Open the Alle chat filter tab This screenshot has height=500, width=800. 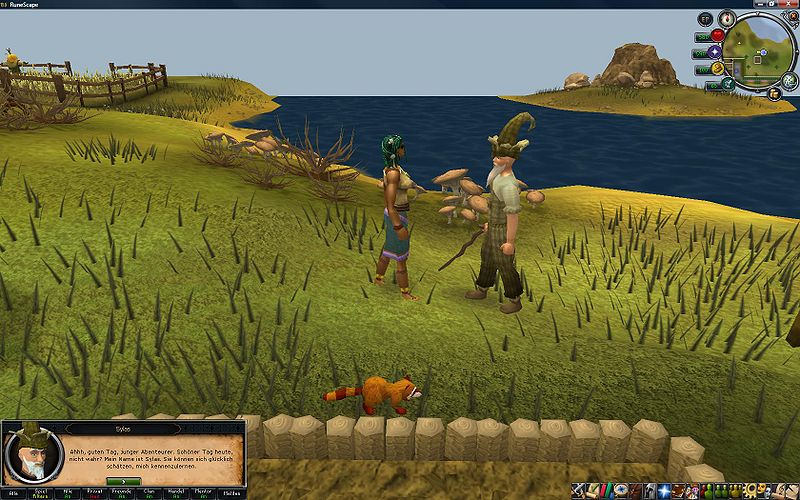click(x=14, y=493)
